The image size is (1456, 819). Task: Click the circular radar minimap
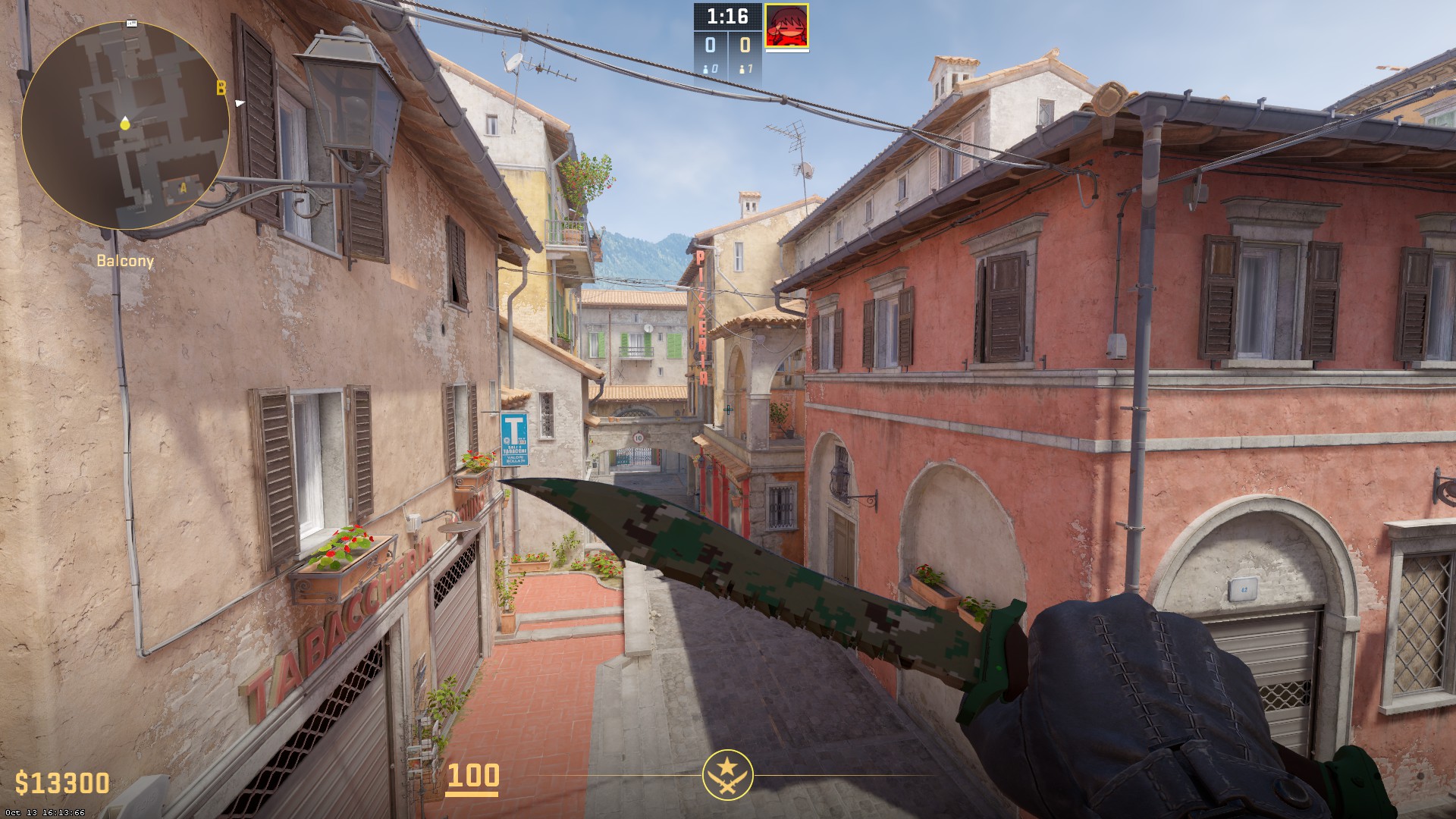pos(125,125)
